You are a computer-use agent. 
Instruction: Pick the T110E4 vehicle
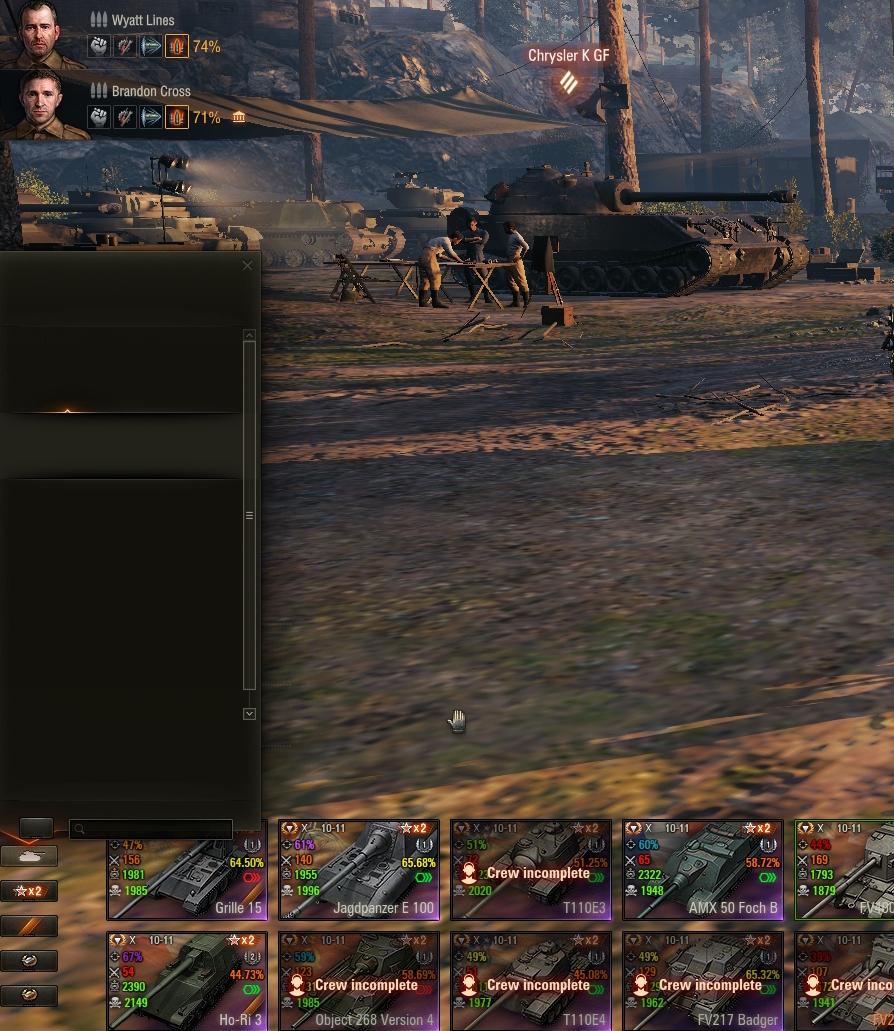click(x=530, y=981)
